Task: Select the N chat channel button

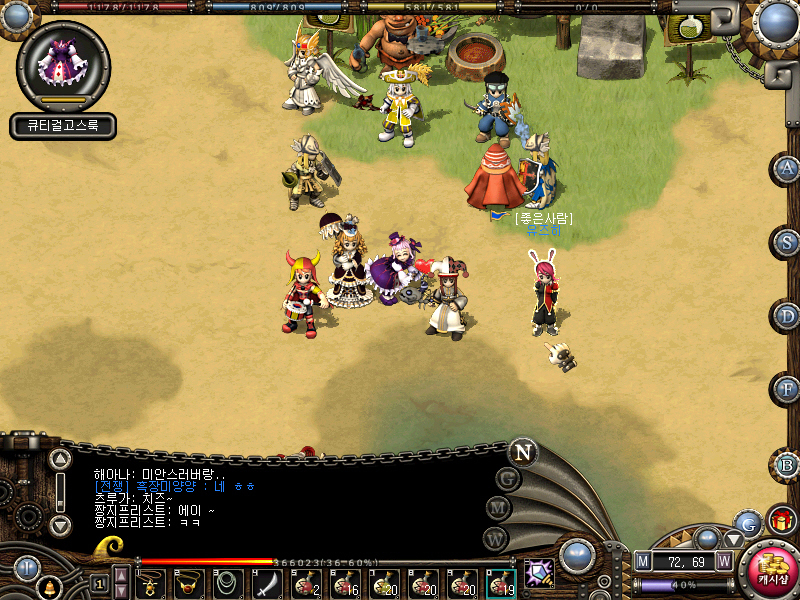Action: [523, 452]
